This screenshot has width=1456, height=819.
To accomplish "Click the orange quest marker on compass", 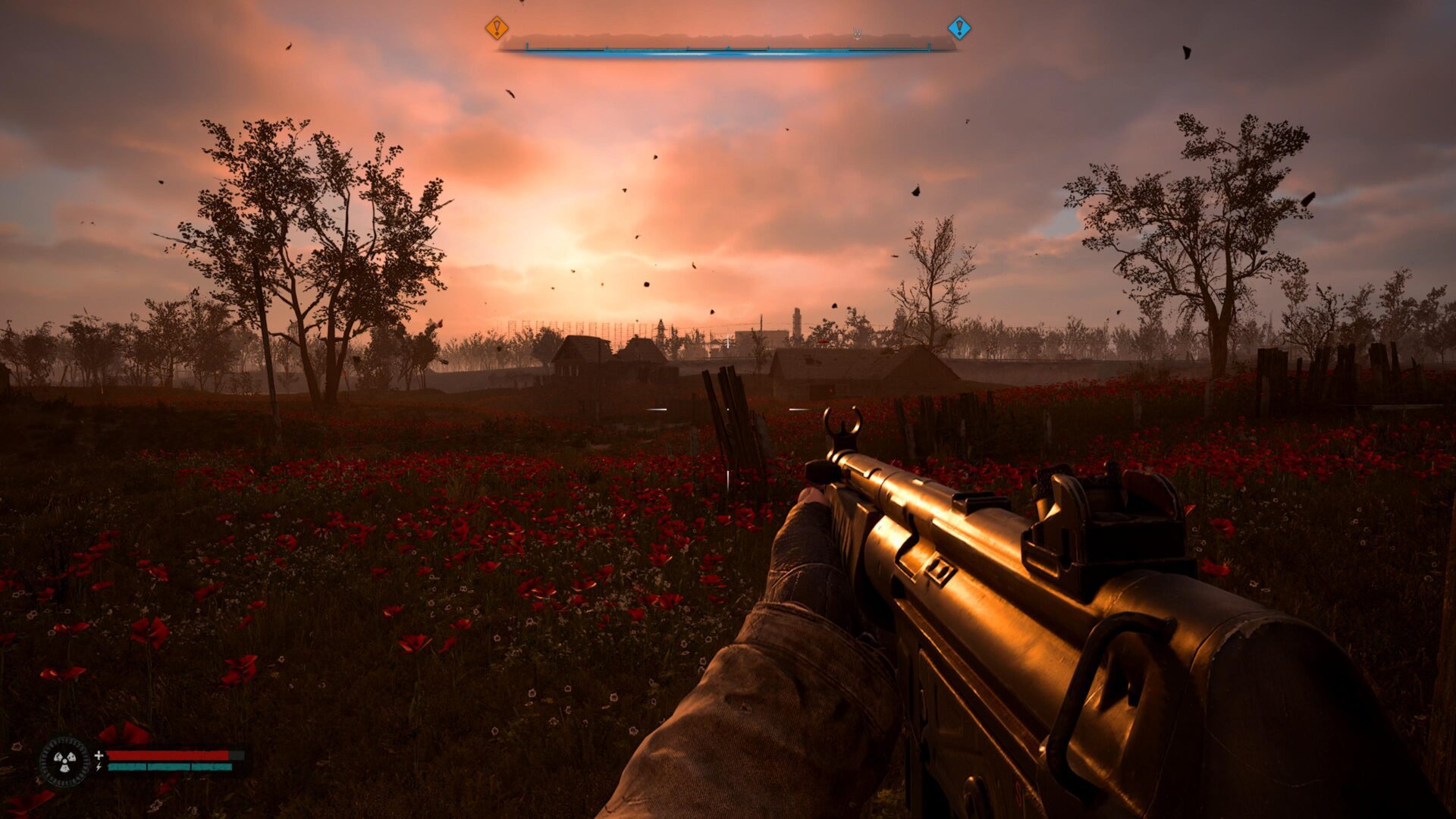I will click(497, 28).
